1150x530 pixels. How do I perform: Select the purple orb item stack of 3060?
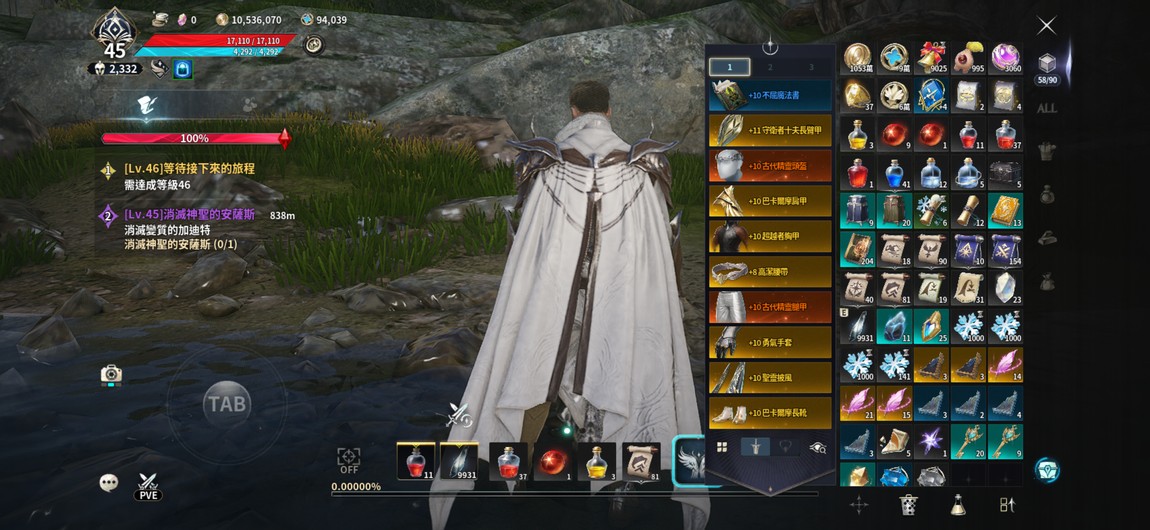tap(1005, 59)
